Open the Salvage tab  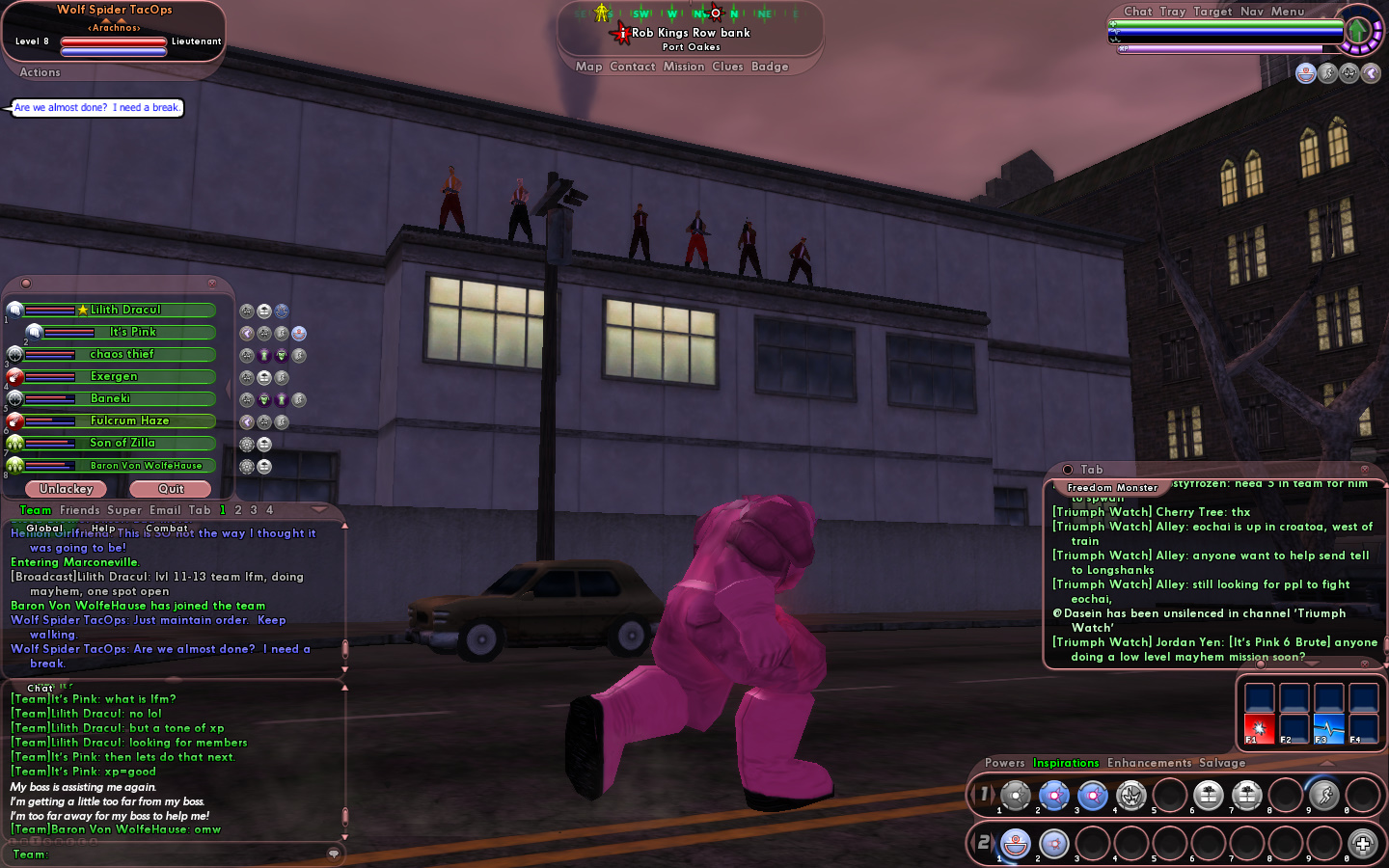point(1222,763)
